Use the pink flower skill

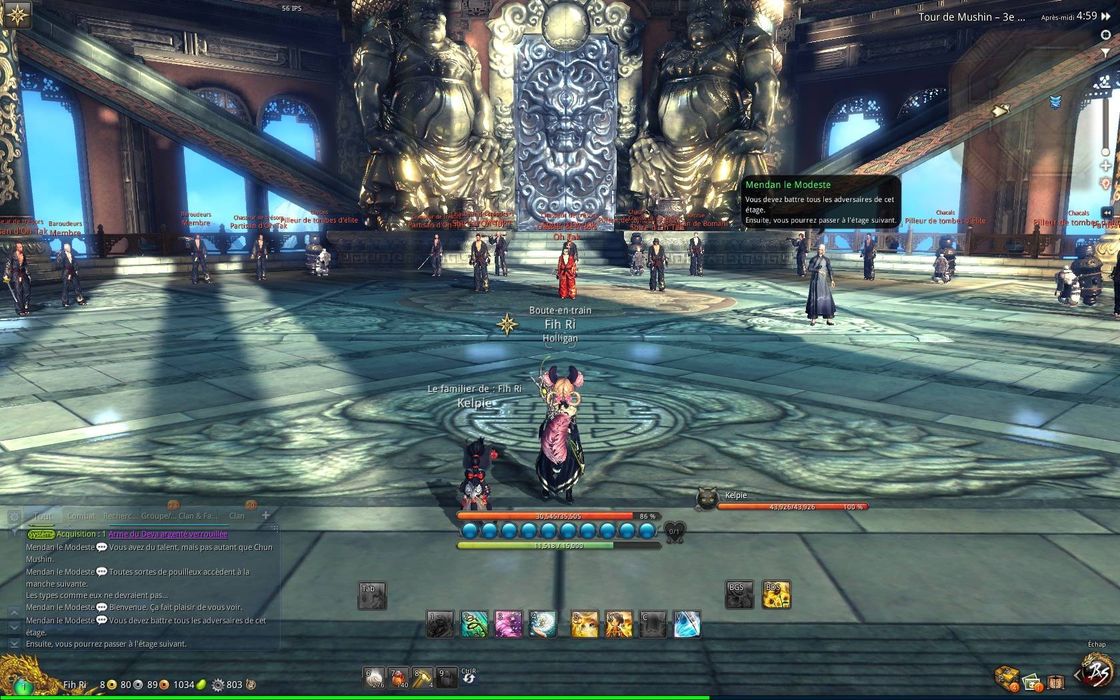[x=508, y=624]
